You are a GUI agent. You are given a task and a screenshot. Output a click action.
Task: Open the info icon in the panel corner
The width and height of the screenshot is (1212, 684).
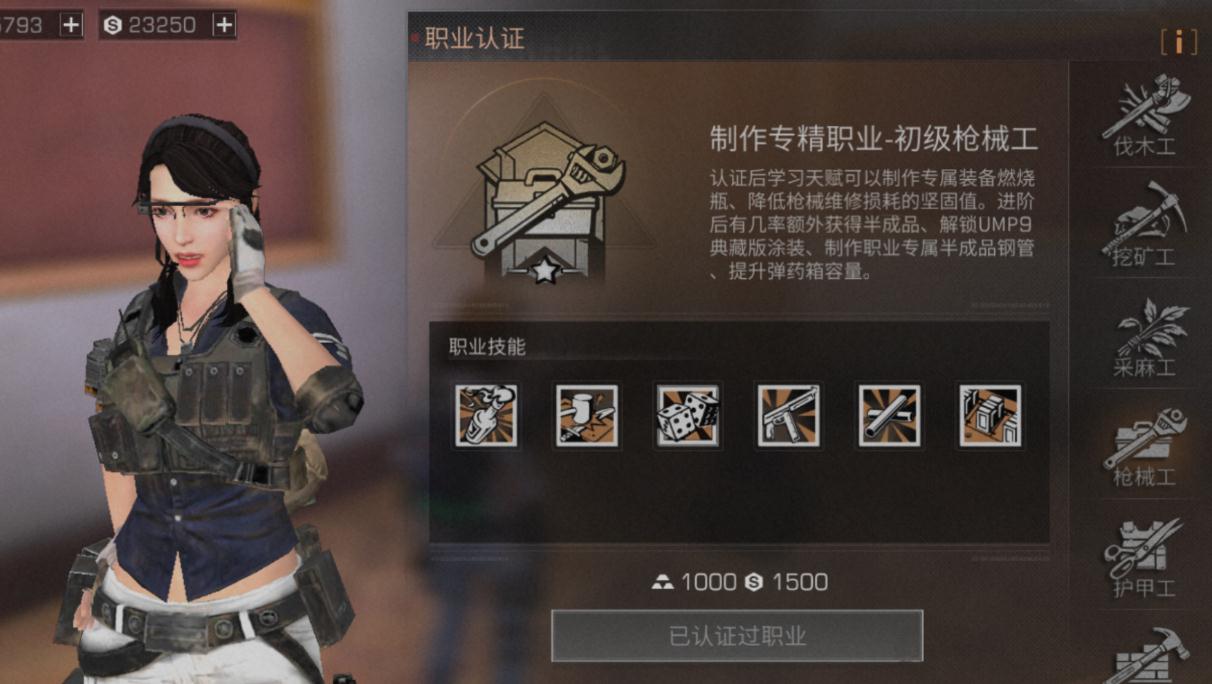tap(1179, 41)
